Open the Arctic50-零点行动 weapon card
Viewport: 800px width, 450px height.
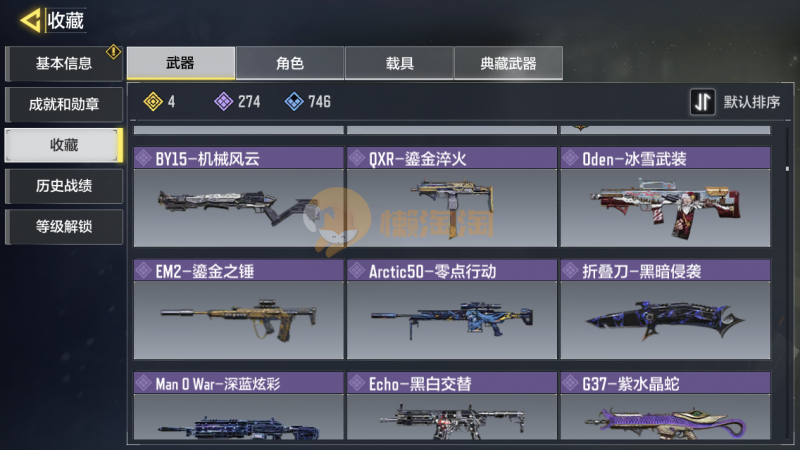pos(451,310)
